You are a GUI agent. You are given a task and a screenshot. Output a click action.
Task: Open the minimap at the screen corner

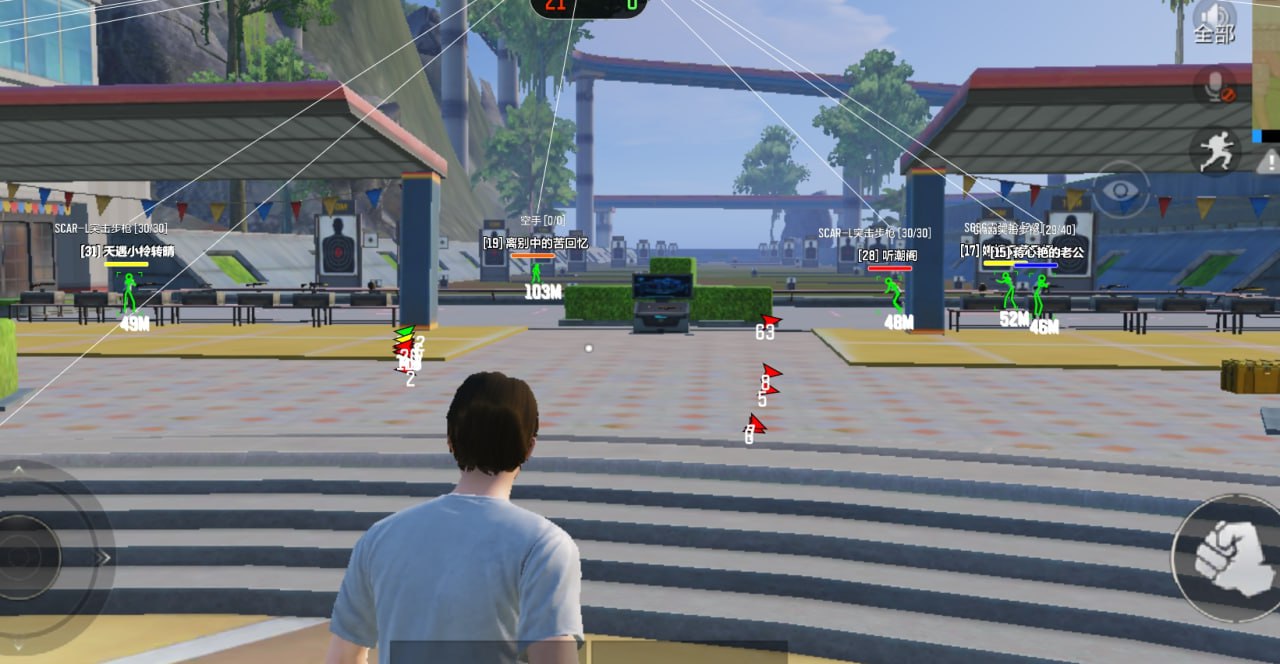tap(1266, 70)
